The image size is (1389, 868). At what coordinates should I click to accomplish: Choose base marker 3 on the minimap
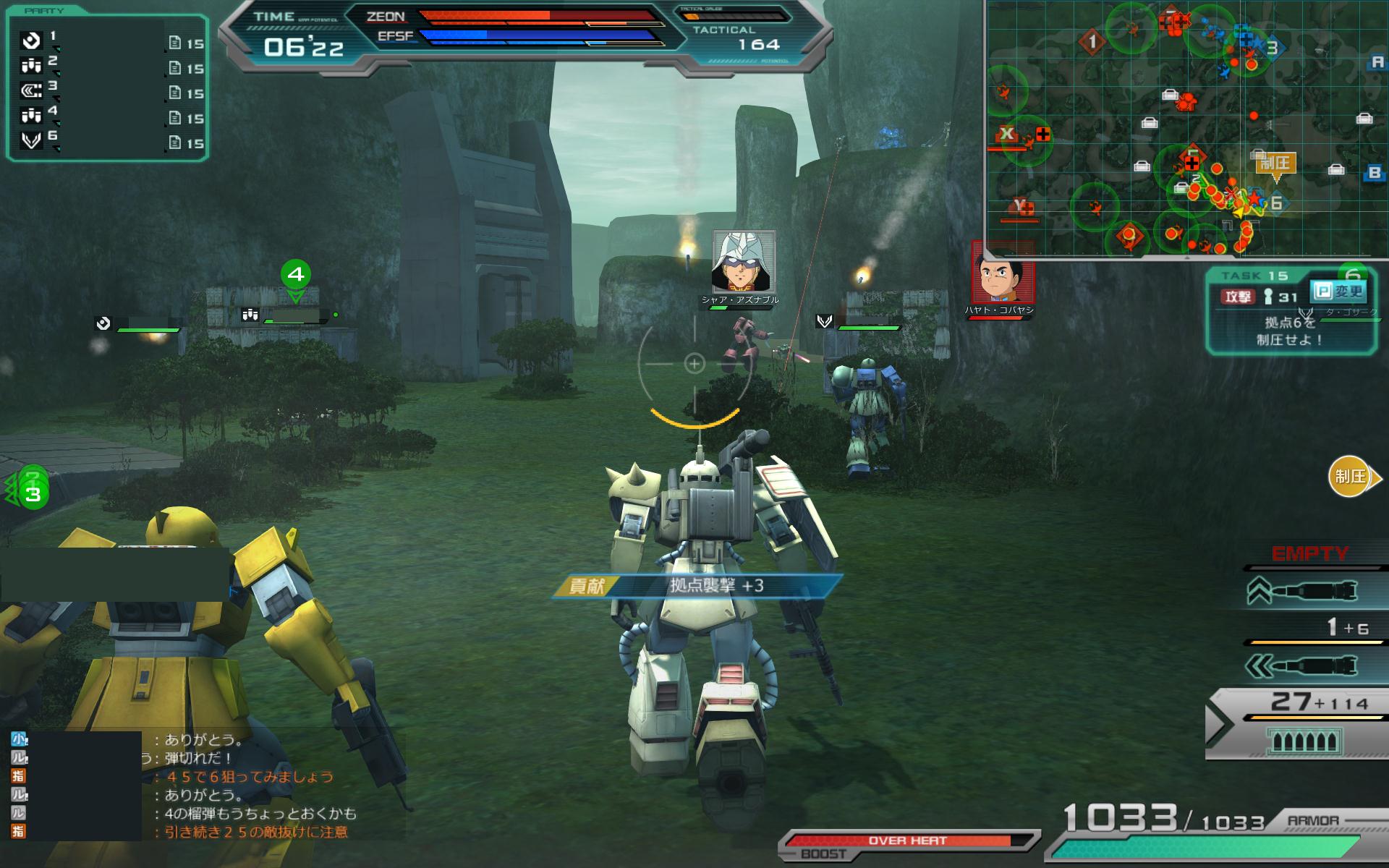(x=1272, y=48)
